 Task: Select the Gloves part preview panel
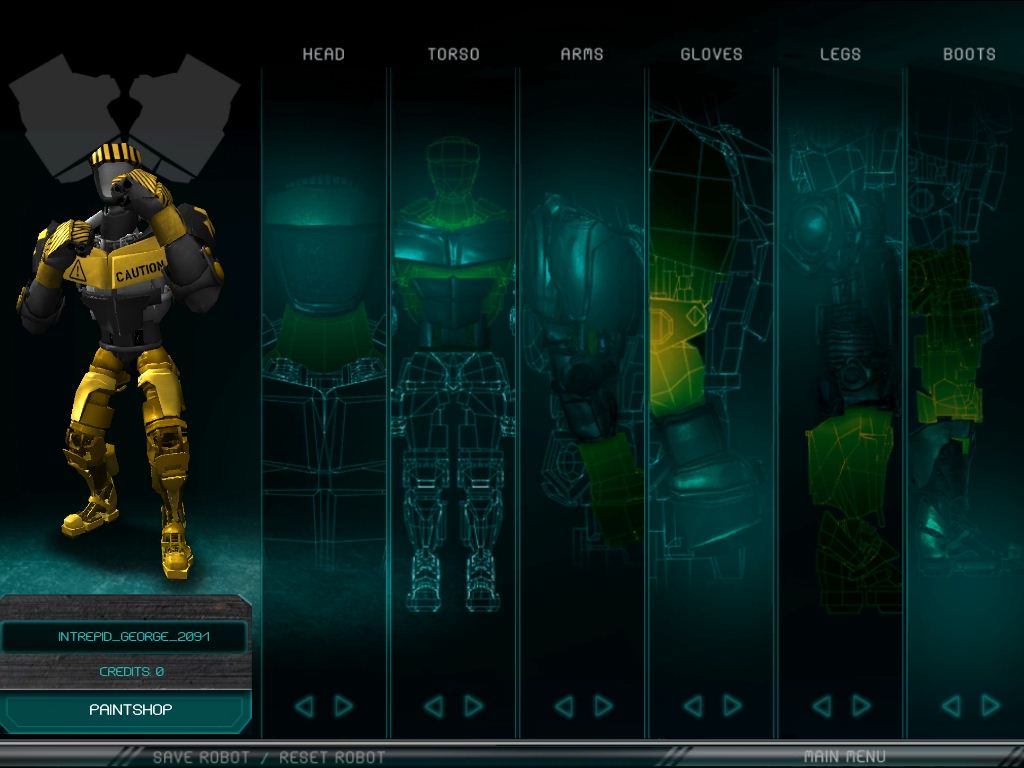[711, 380]
